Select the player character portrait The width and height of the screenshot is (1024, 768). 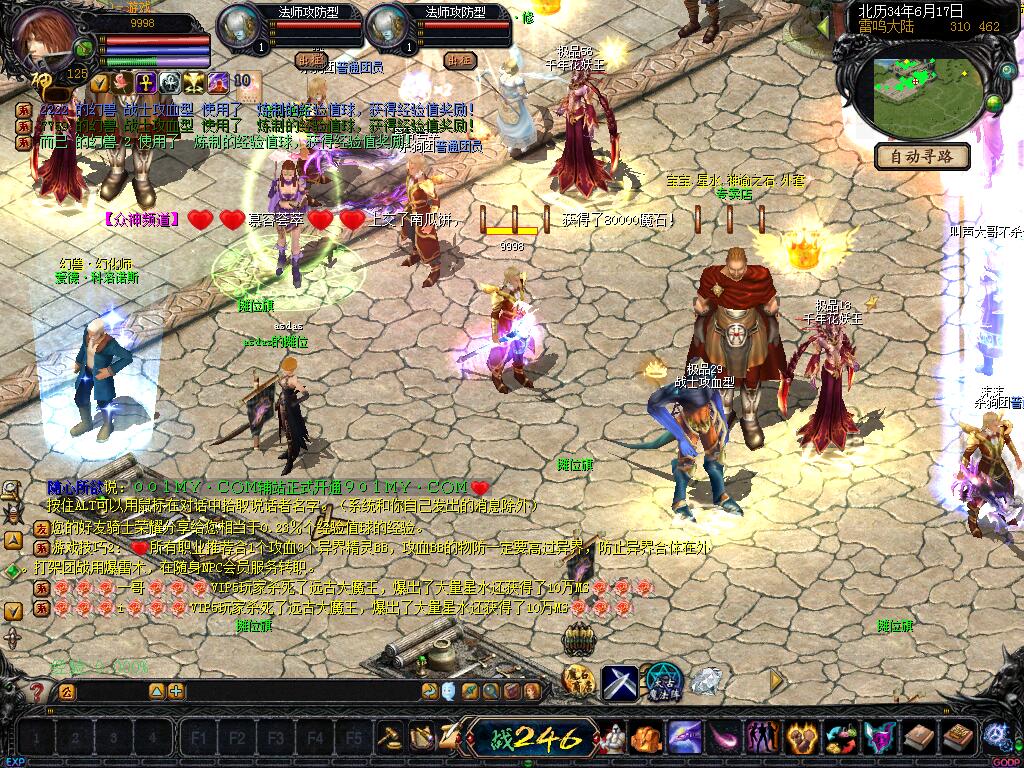tap(47, 40)
